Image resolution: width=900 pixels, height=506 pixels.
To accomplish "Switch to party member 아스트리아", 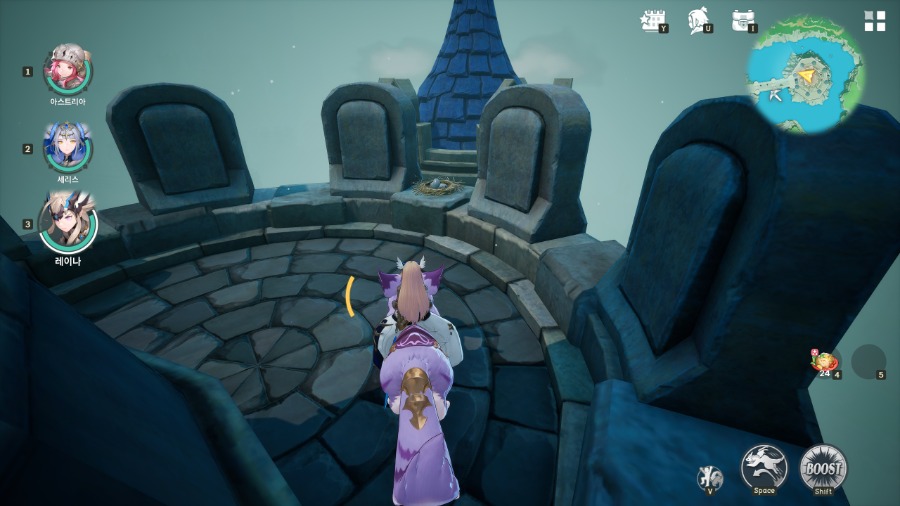I will tap(68, 69).
